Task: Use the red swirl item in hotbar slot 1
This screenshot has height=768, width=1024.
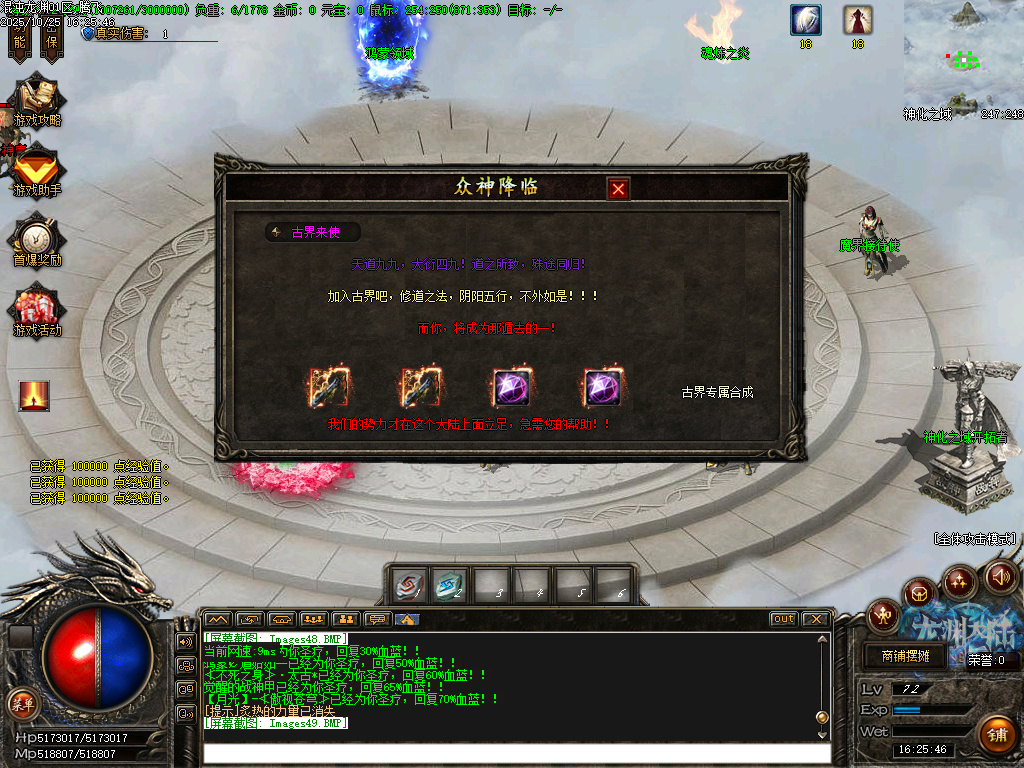Action: coord(410,586)
